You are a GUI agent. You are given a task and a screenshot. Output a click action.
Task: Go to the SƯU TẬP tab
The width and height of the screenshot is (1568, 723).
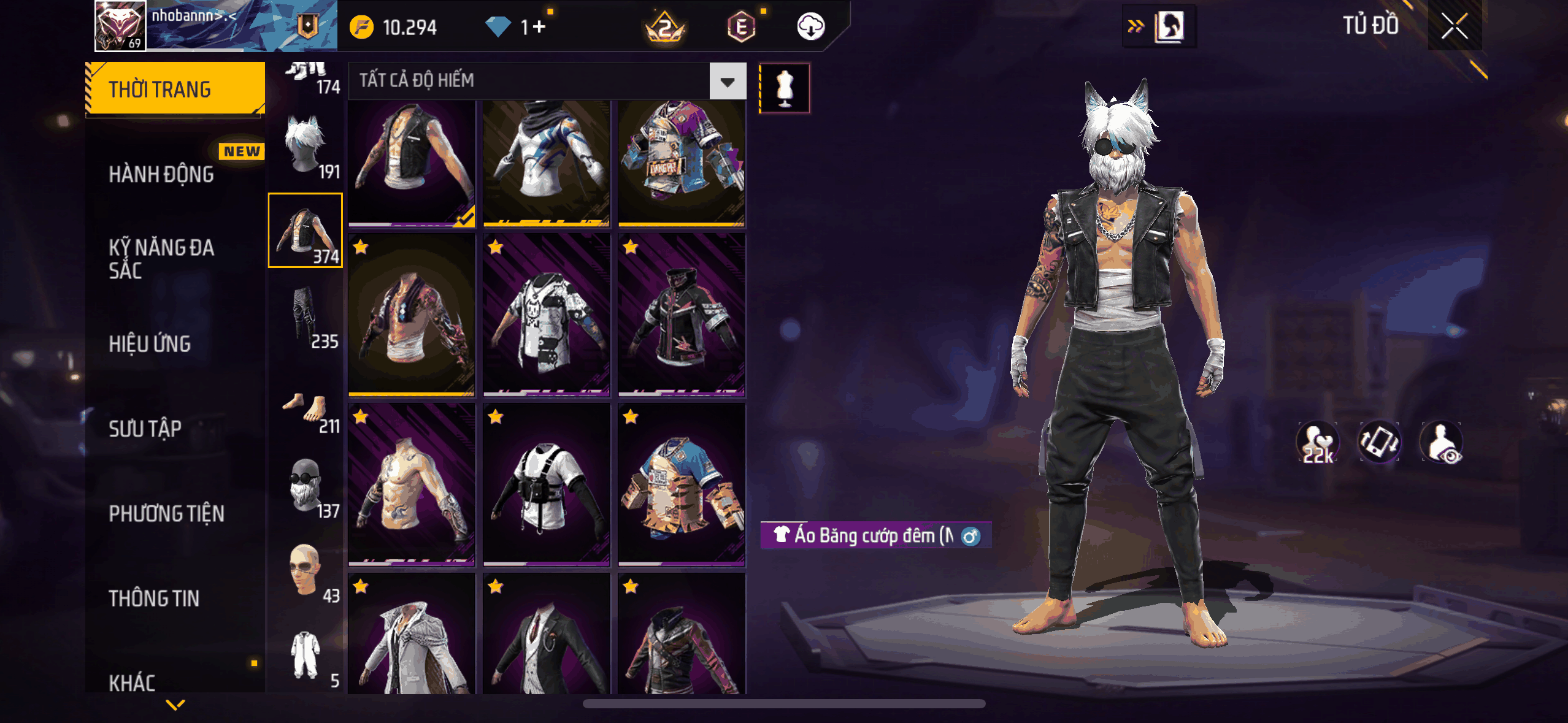coord(145,429)
